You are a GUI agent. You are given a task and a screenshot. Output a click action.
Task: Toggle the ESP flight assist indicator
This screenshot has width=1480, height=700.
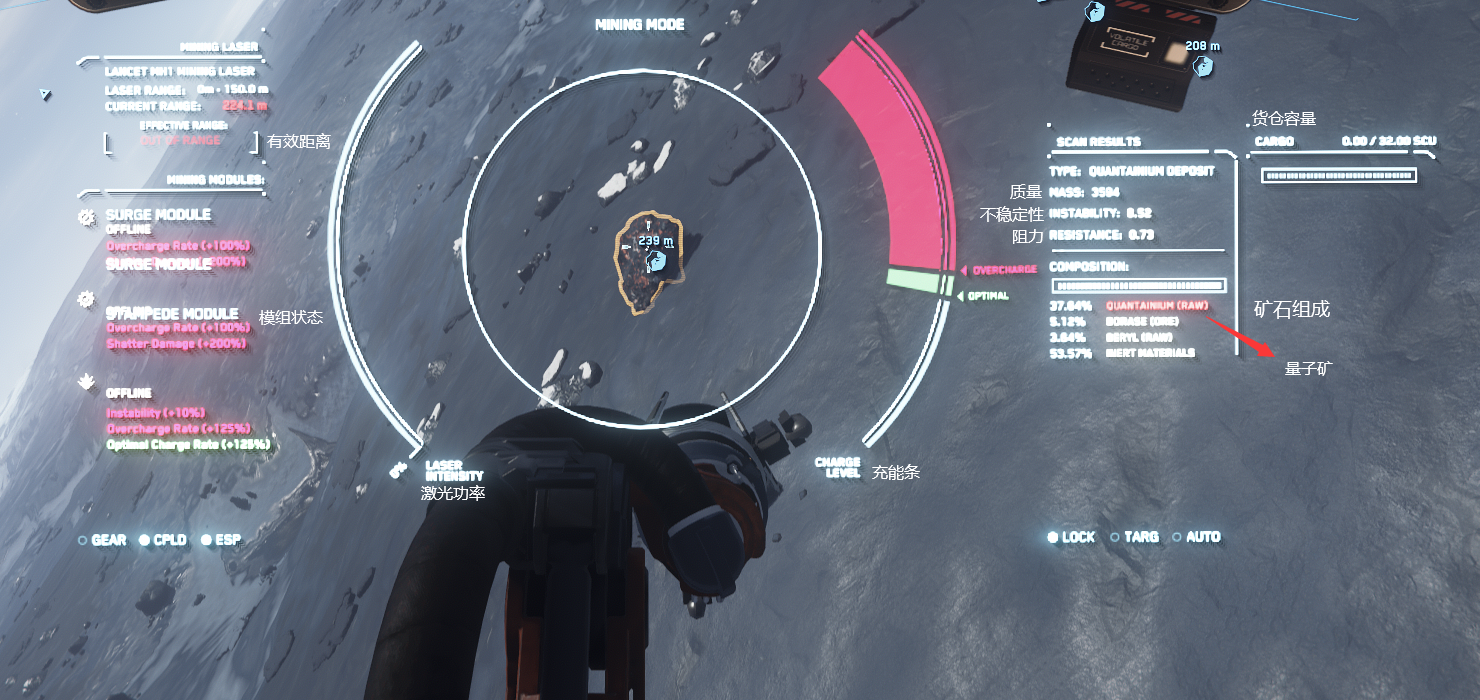[220, 540]
